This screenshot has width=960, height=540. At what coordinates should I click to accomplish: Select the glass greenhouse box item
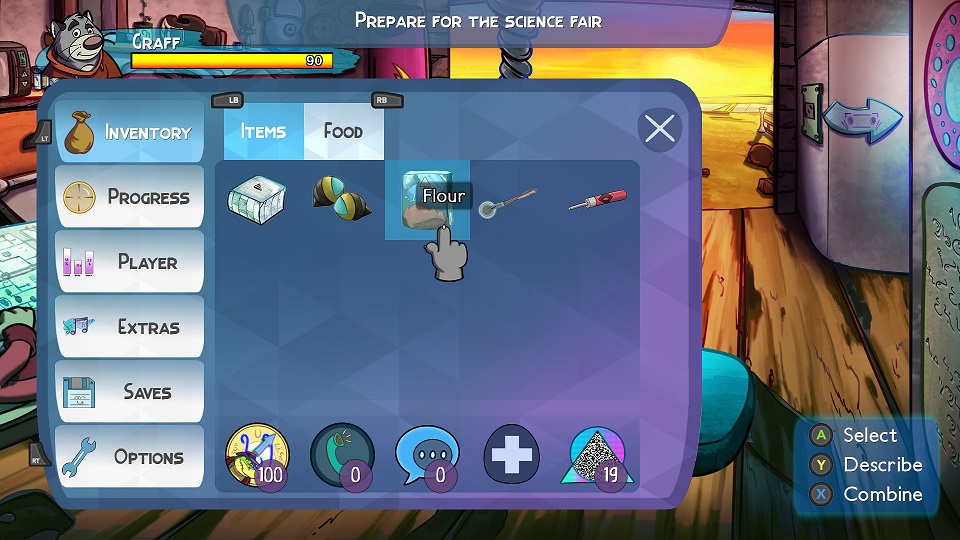(255, 195)
